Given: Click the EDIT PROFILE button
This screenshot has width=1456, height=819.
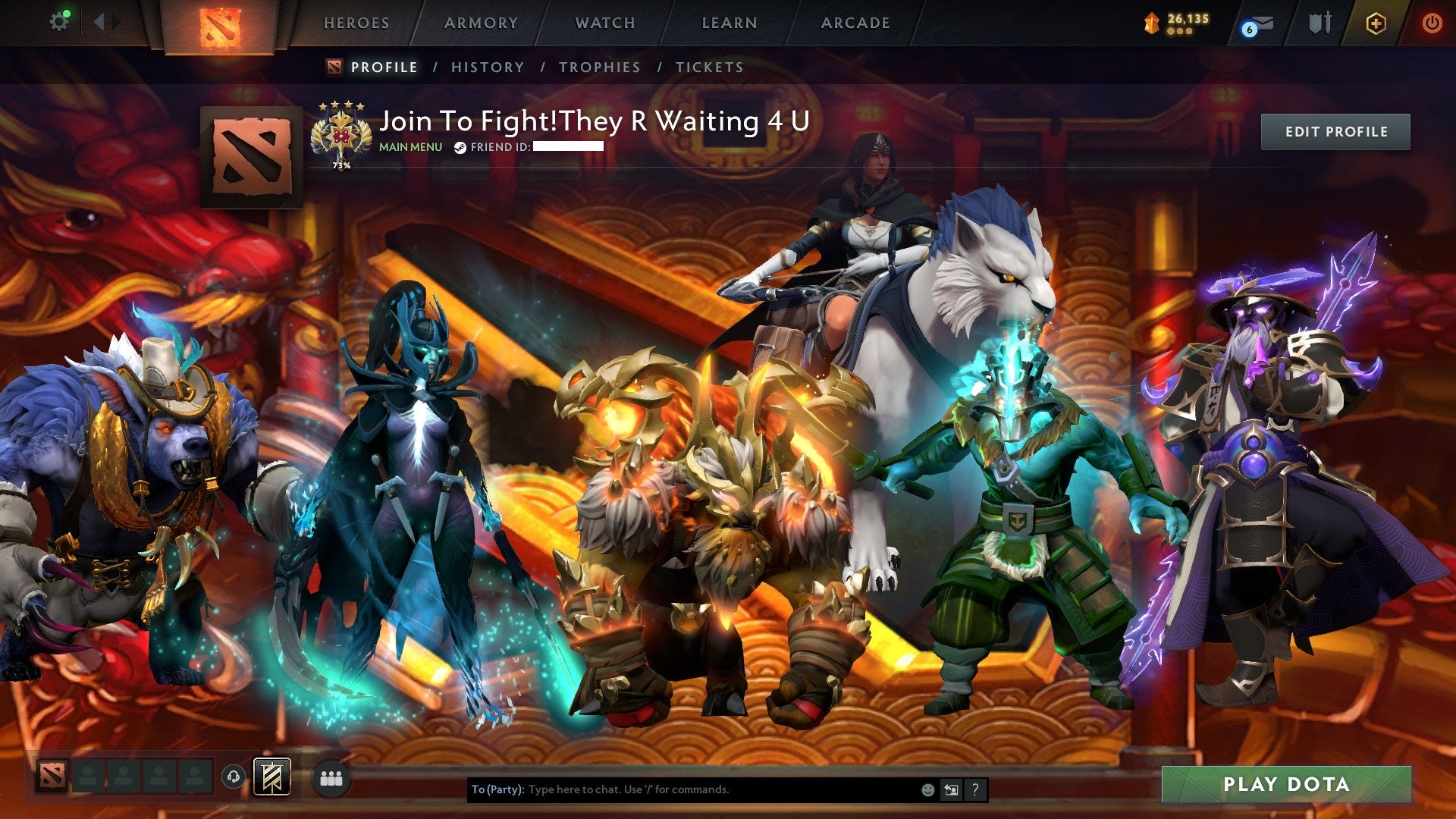Looking at the screenshot, I should tap(1335, 130).
